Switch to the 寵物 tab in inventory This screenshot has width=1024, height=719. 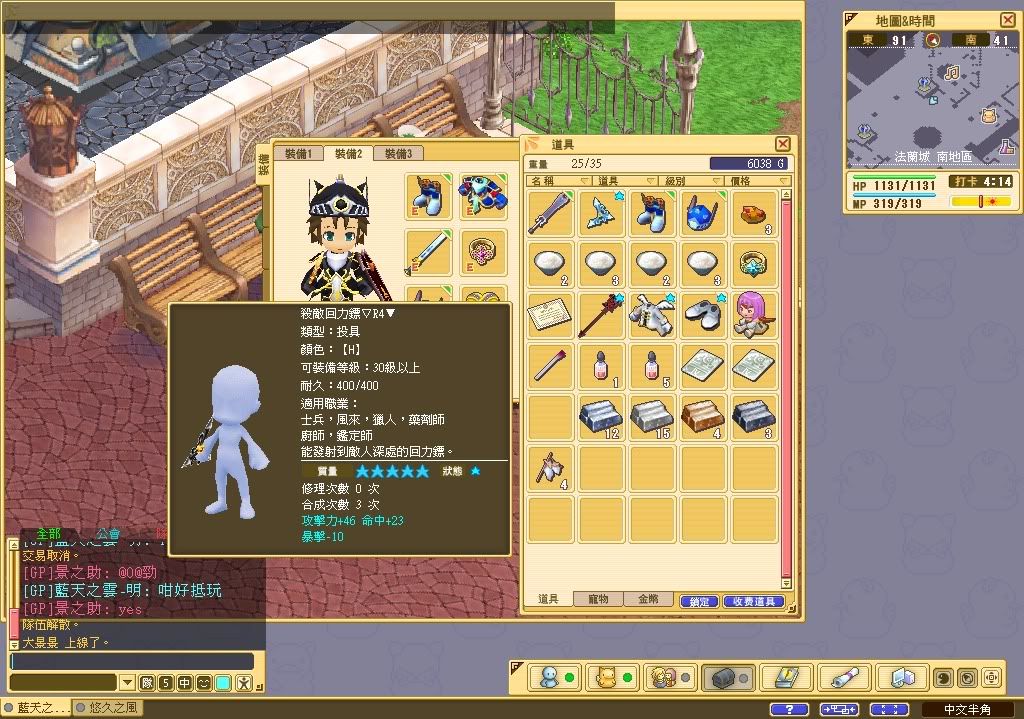pos(598,600)
